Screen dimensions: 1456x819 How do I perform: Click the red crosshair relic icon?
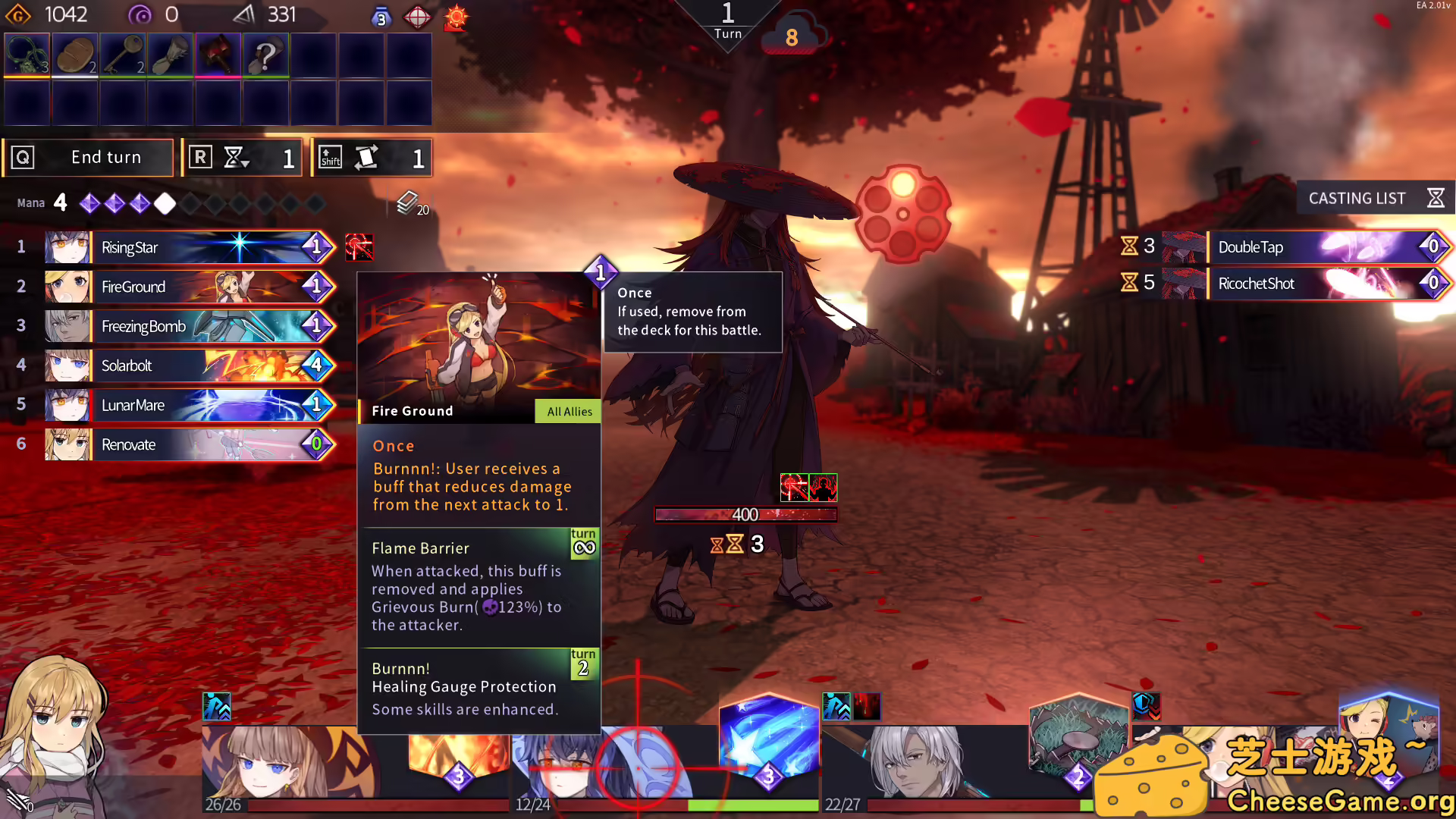[417, 17]
